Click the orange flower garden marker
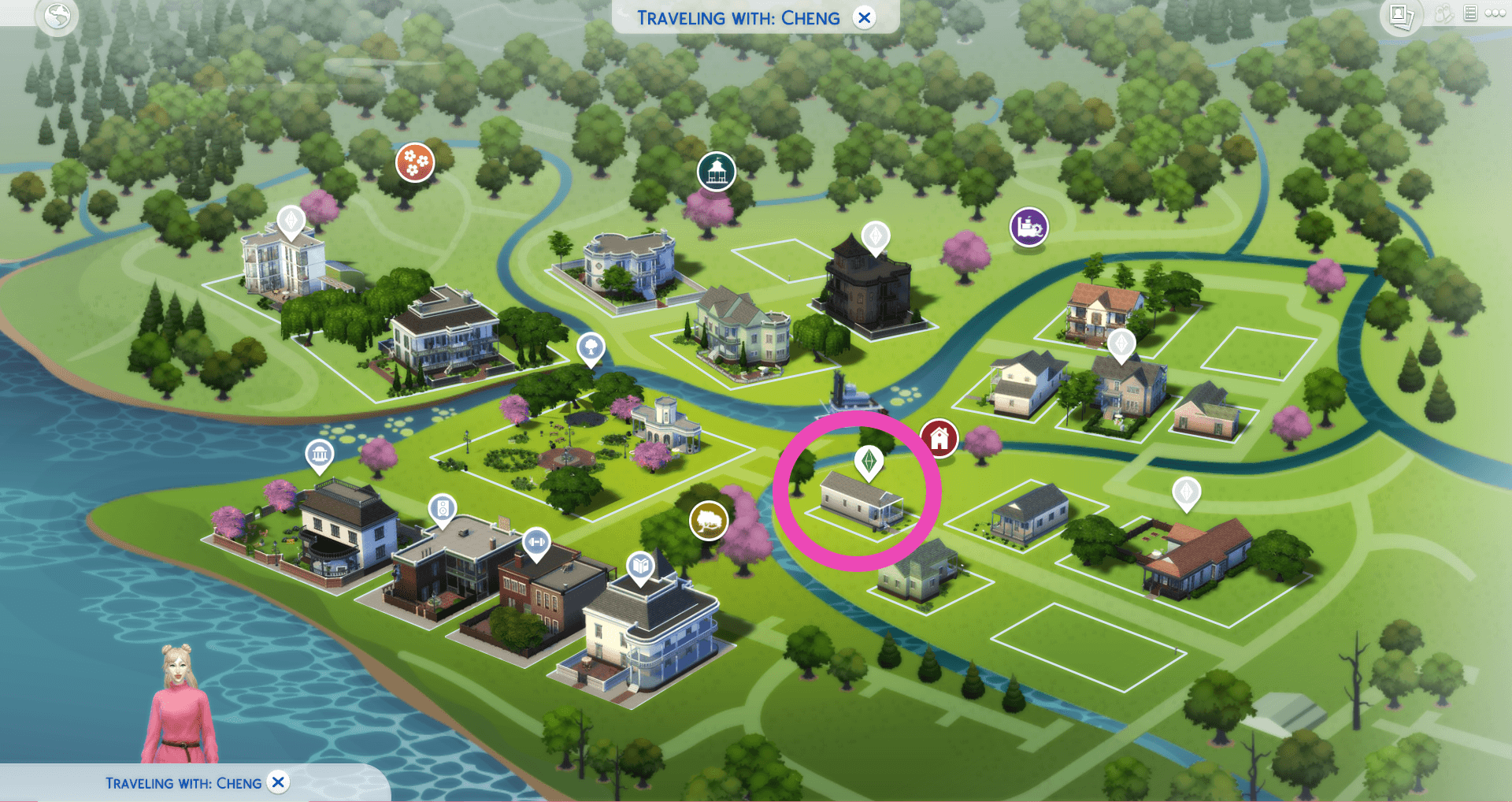This screenshot has width=1512, height=802. point(415,161)
